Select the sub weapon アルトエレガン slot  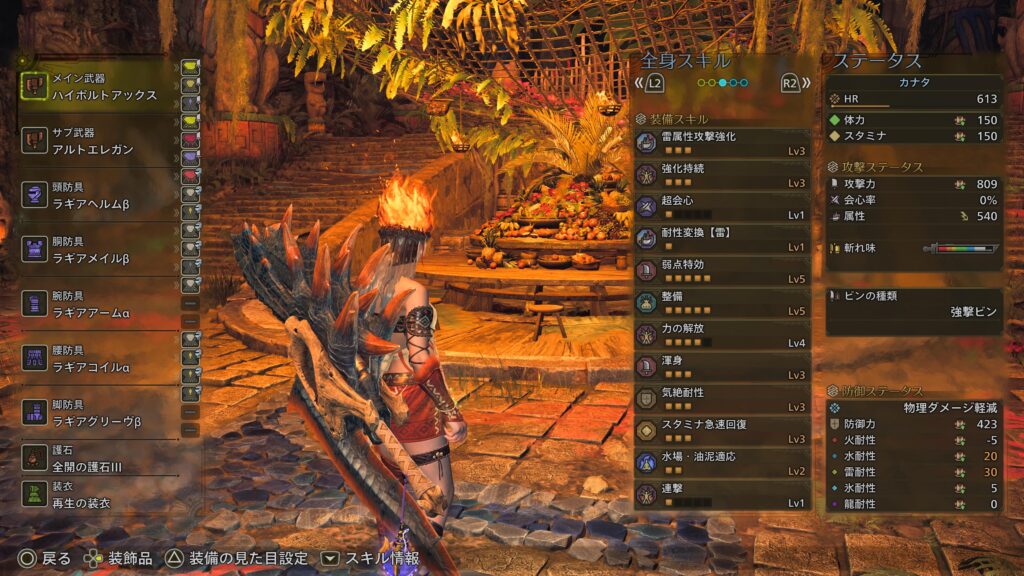click(x=98, y=141)
